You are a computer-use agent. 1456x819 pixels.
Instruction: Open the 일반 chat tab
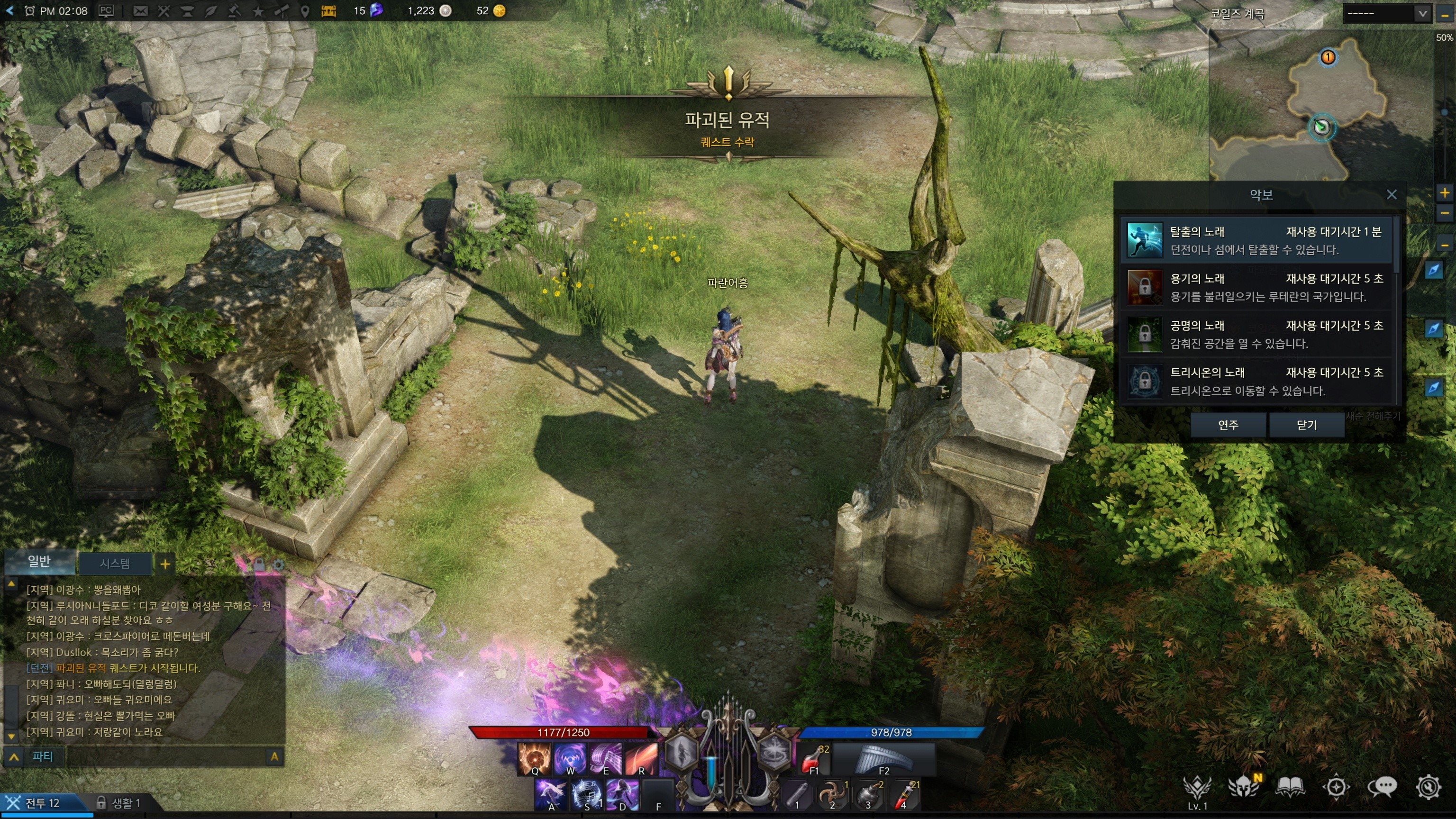(x=39, y=561)
